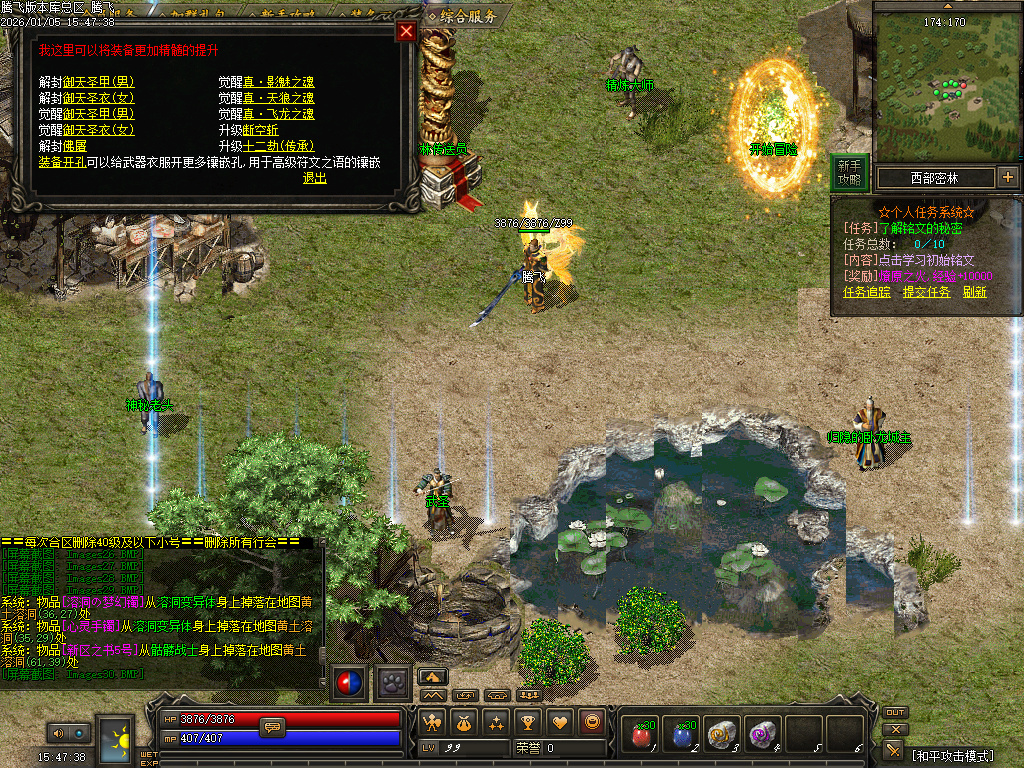Open the 新手攻略 beginner guide button

[849, 173]
